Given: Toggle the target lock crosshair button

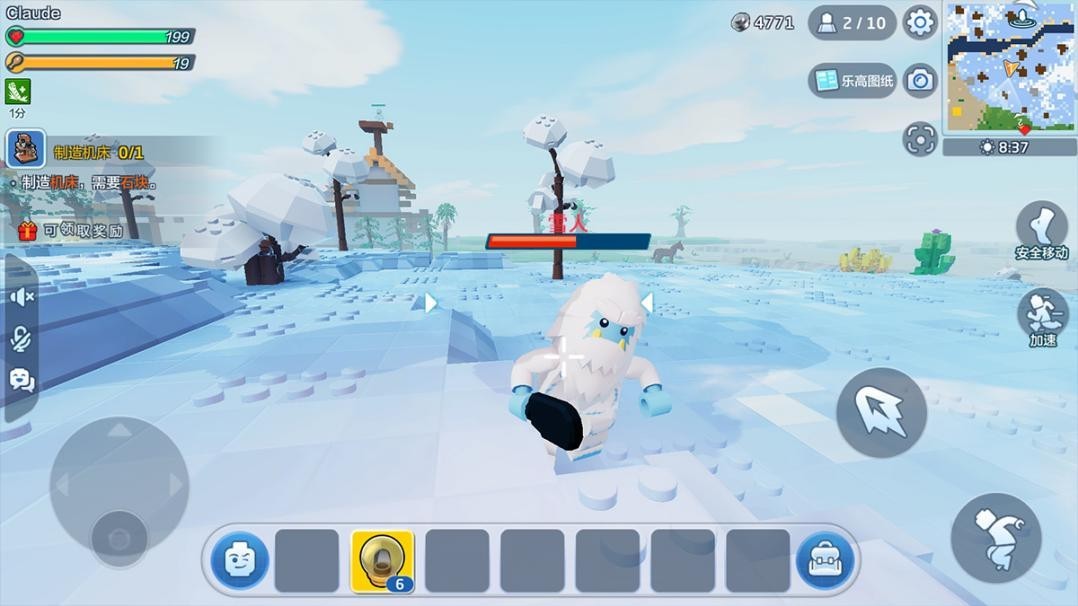Looking at the screenshot, I should (919, 140).
